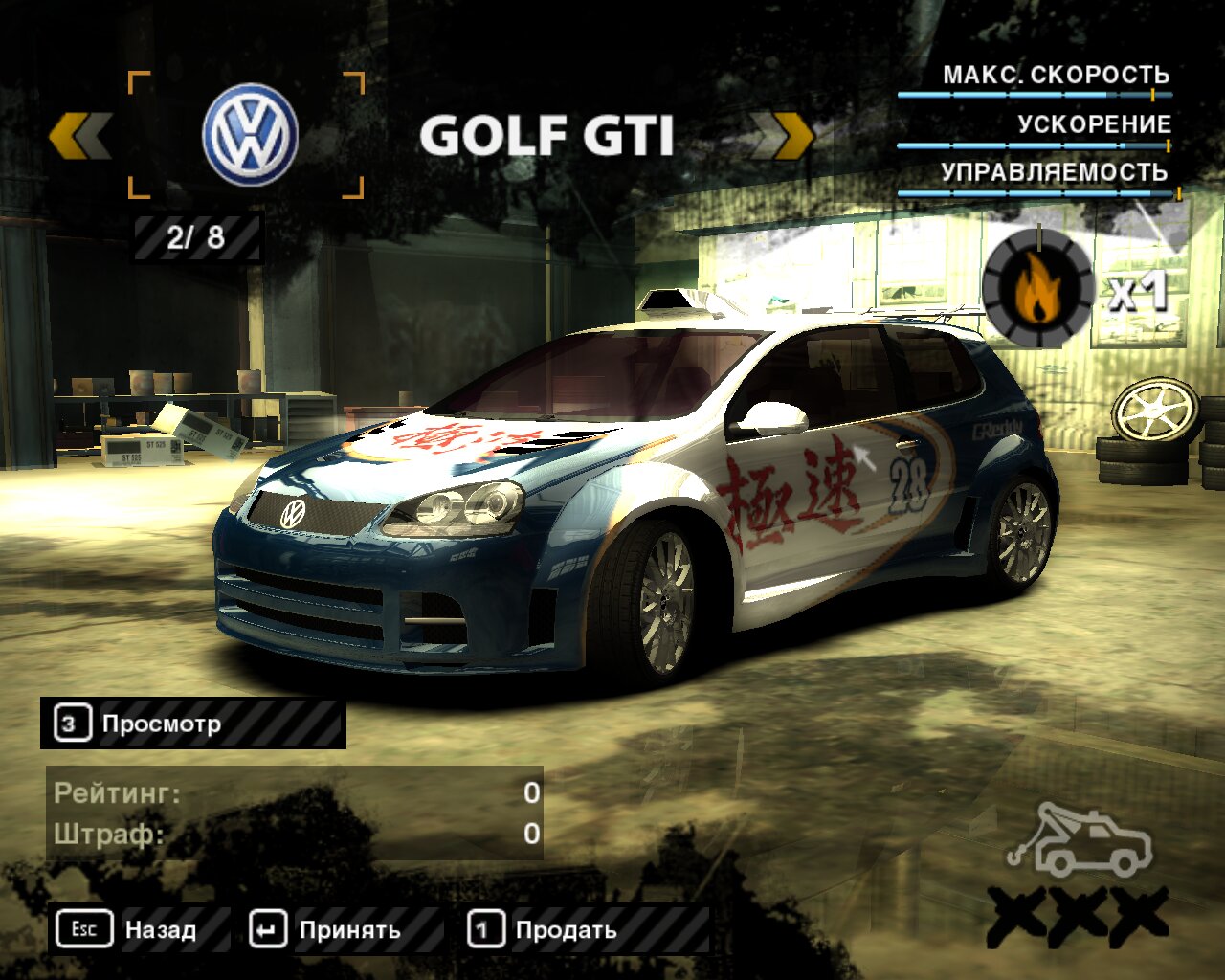1225x980 pixels.
Task: Click the Volkswagen brand logo
Action: pyautogui.click(x=249, y=134)
